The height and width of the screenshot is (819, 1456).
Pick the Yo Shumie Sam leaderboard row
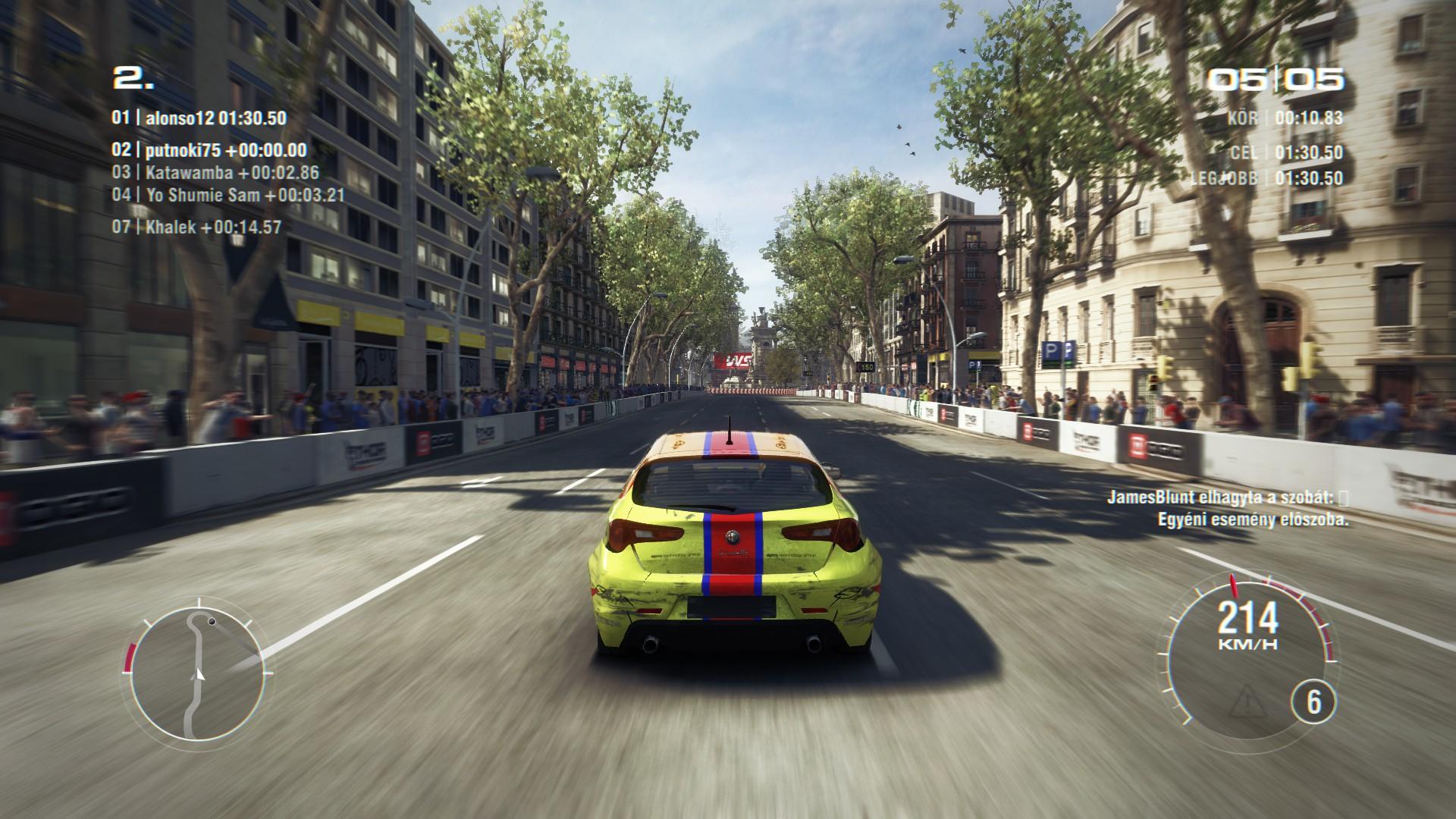[228, 196]
